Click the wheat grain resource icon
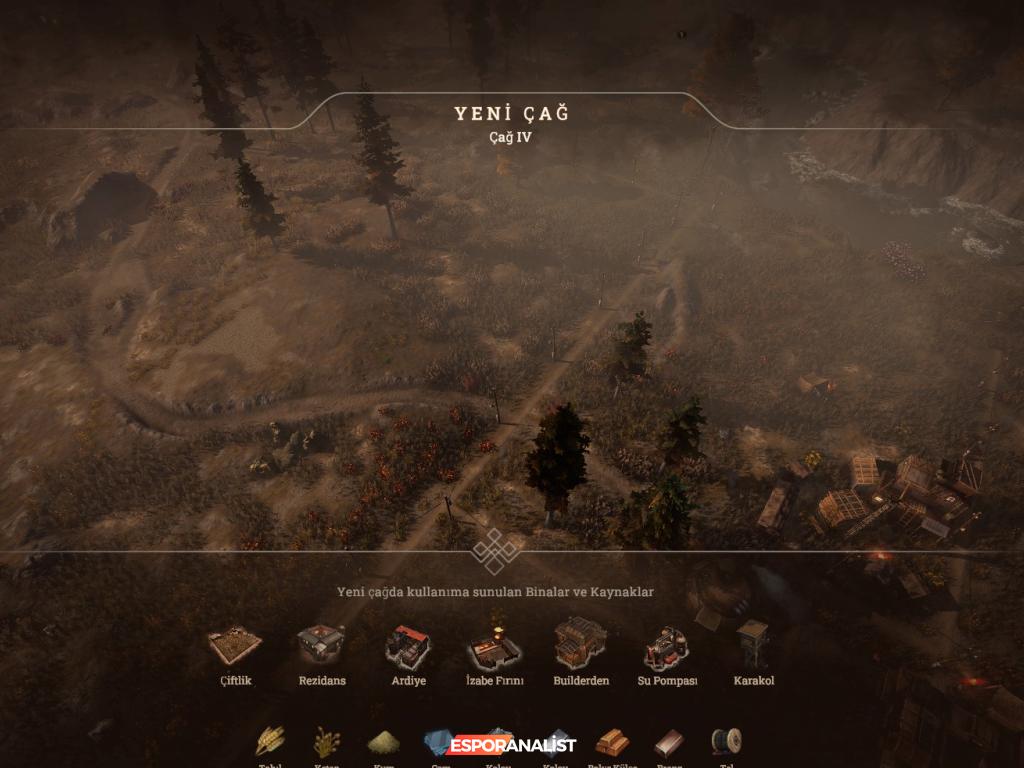The width and height of the screenshot is (1024, 768). [x=270, y=742]
